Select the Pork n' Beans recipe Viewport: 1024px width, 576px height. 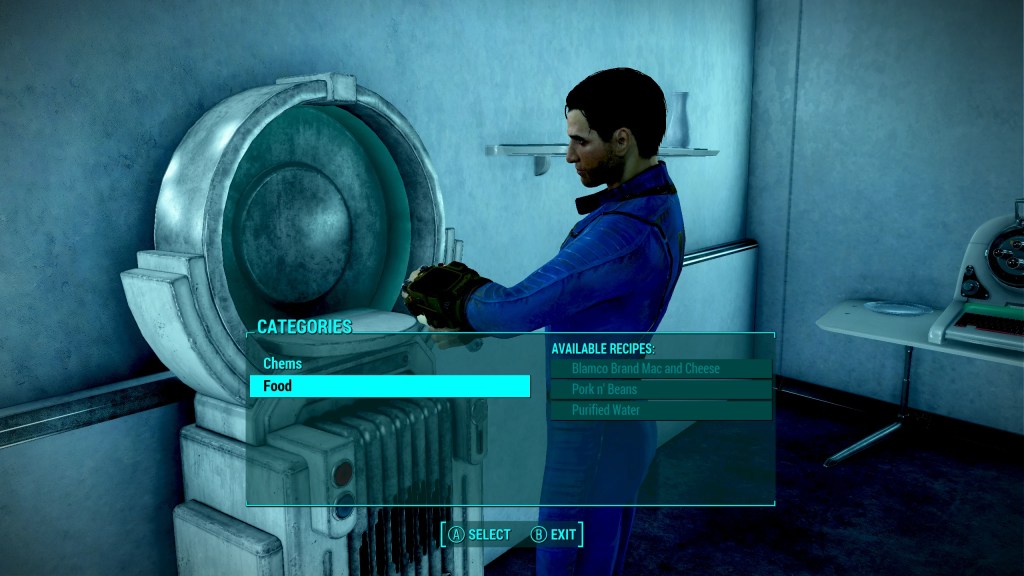[x=660, y=390]
